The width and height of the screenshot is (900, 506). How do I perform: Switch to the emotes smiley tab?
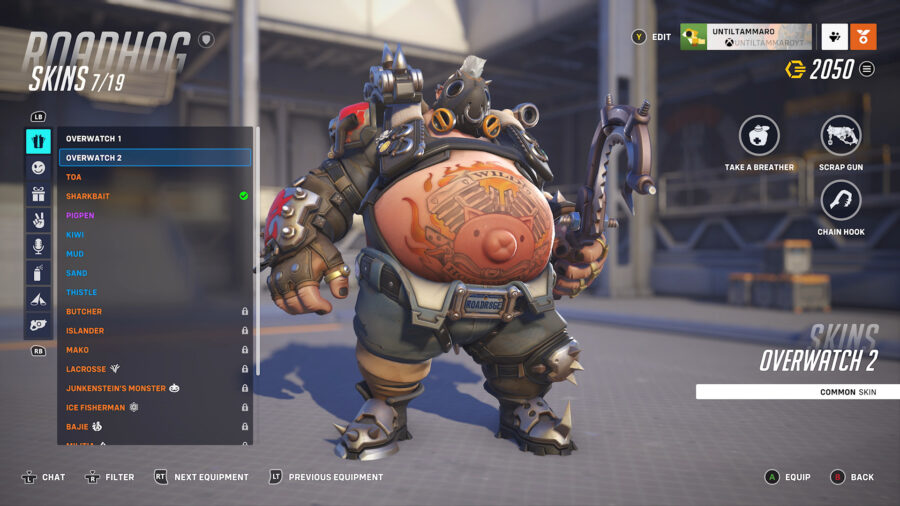[x=38, y=168]
